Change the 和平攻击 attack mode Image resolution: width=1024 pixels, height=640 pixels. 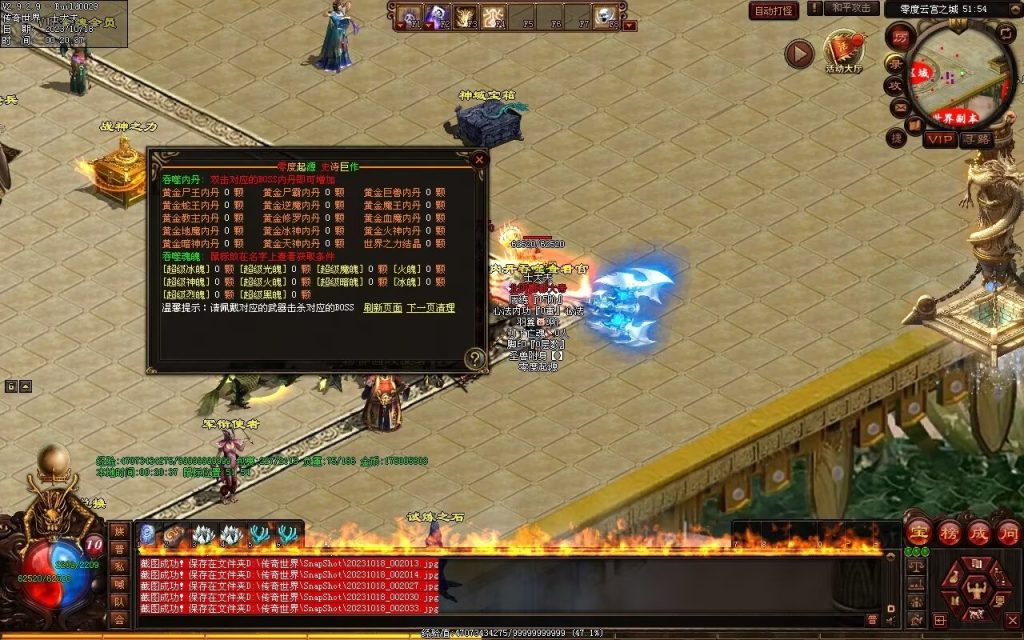click(x=853, y=8)
